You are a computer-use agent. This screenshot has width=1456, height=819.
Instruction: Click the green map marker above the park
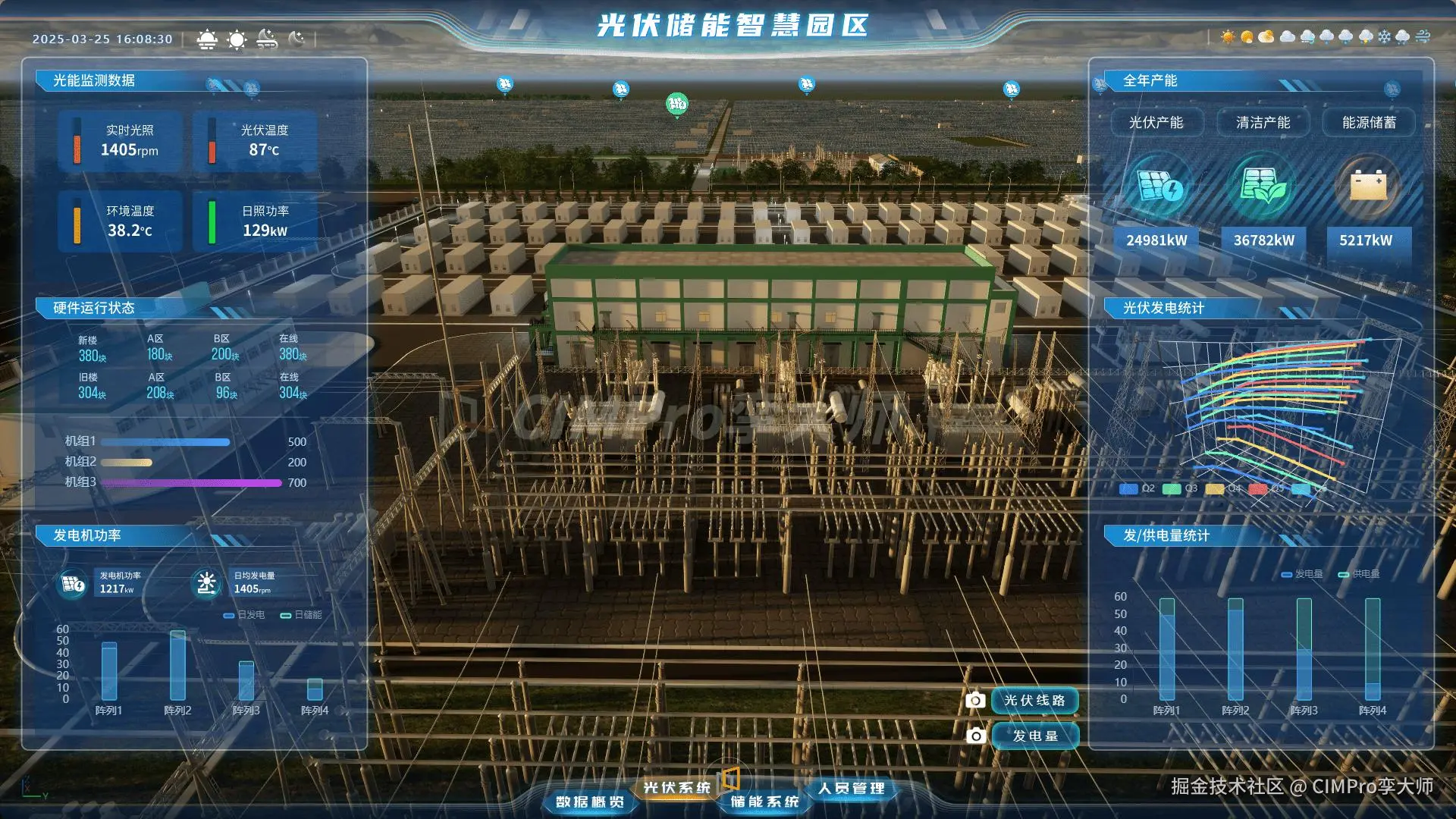676,104
